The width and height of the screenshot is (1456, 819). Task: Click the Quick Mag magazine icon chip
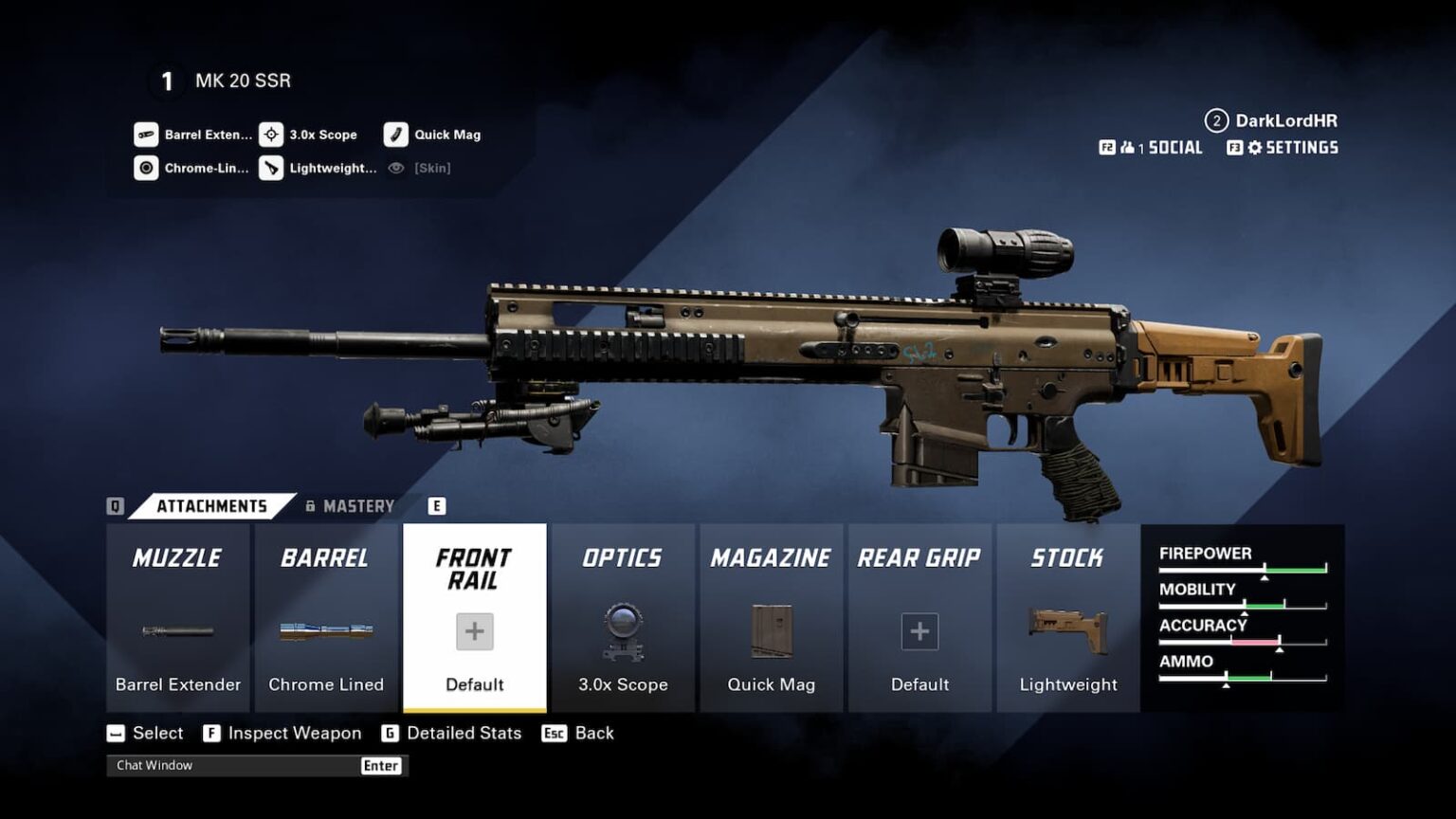click(395, 134)
